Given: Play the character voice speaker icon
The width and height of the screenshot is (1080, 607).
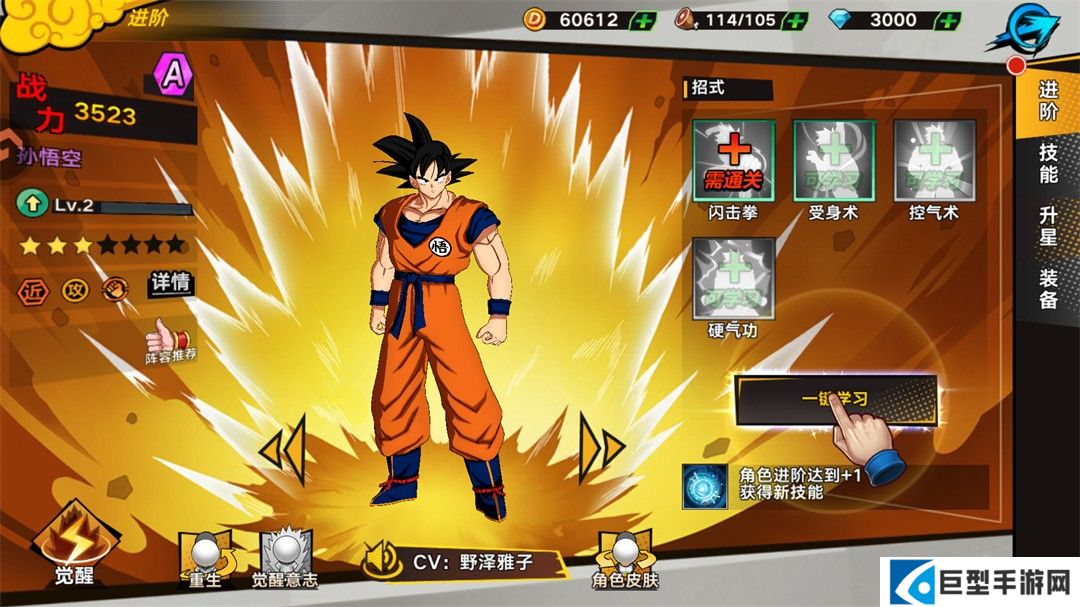Looking at the screenshot, I should coord(382,562).
